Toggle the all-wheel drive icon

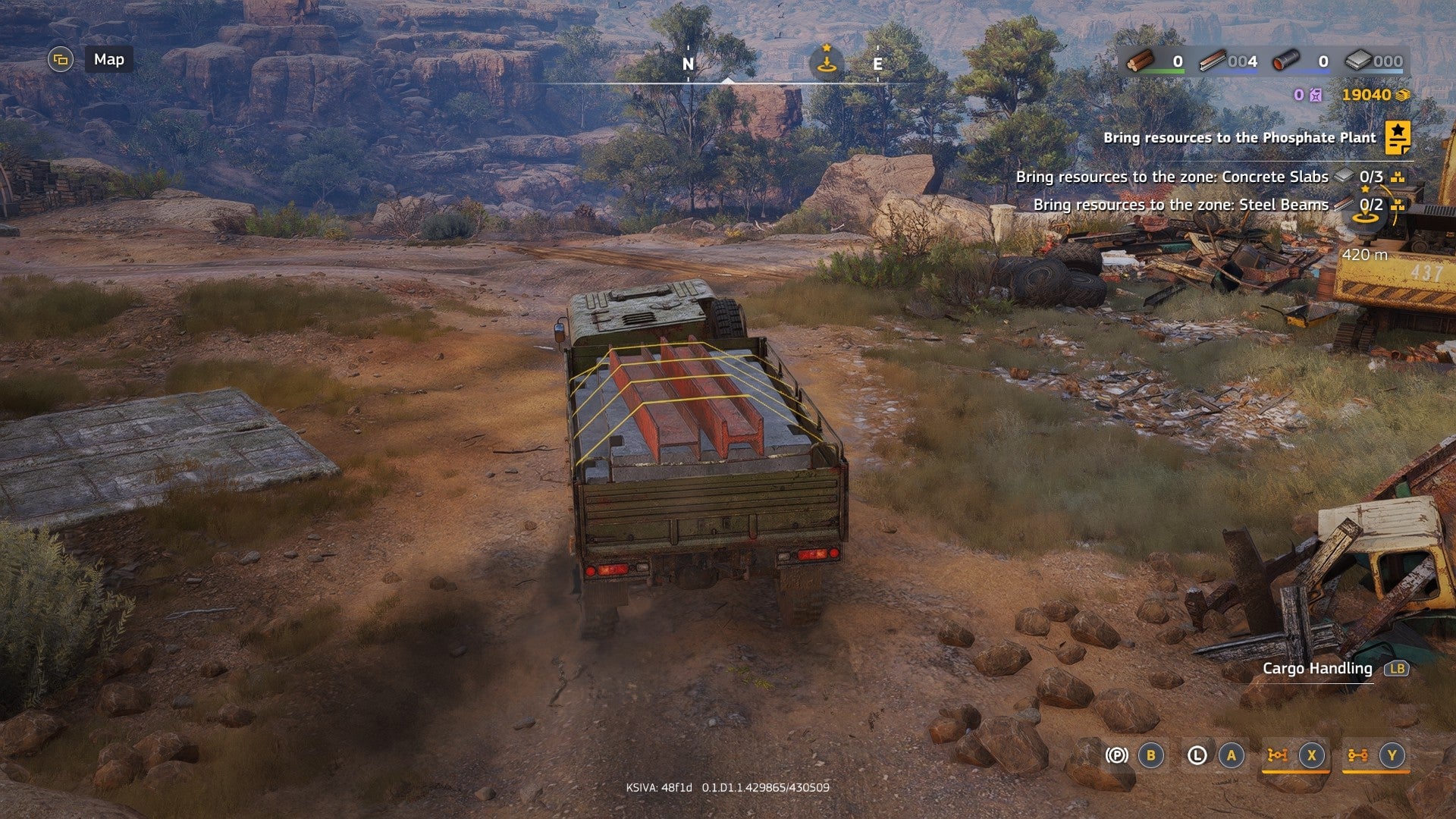pos(1357,755)
